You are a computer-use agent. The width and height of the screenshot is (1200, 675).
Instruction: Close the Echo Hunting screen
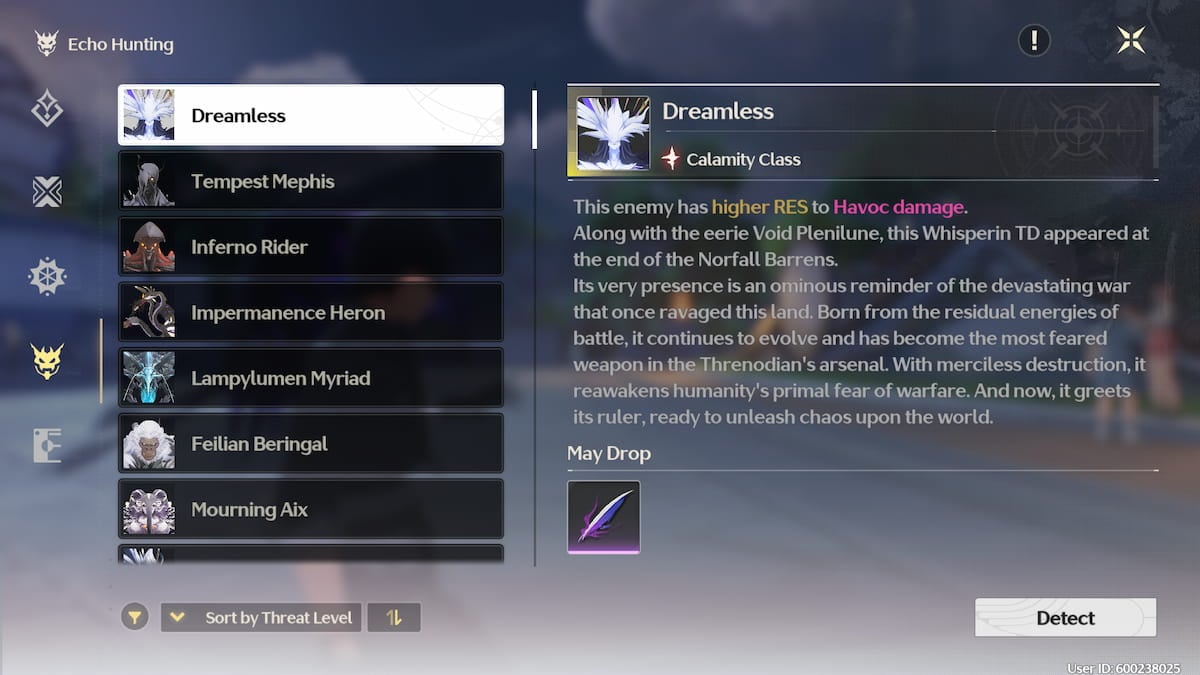click(1131, 41)
